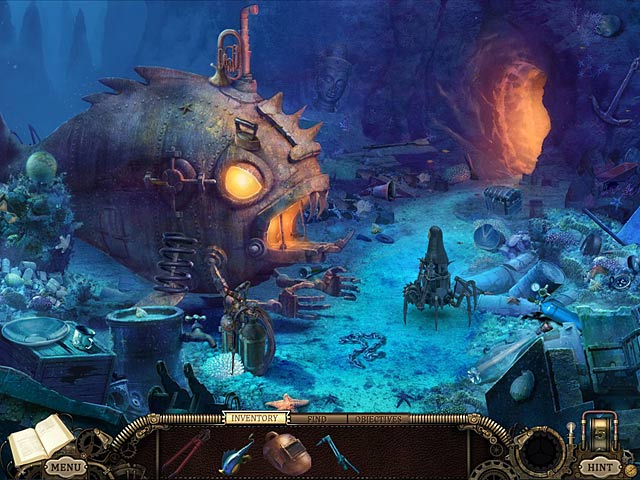Image resolution: width=640 pixels, height=480 pixels.
Task: Switch to the Find tab
Action: [317, 417]
